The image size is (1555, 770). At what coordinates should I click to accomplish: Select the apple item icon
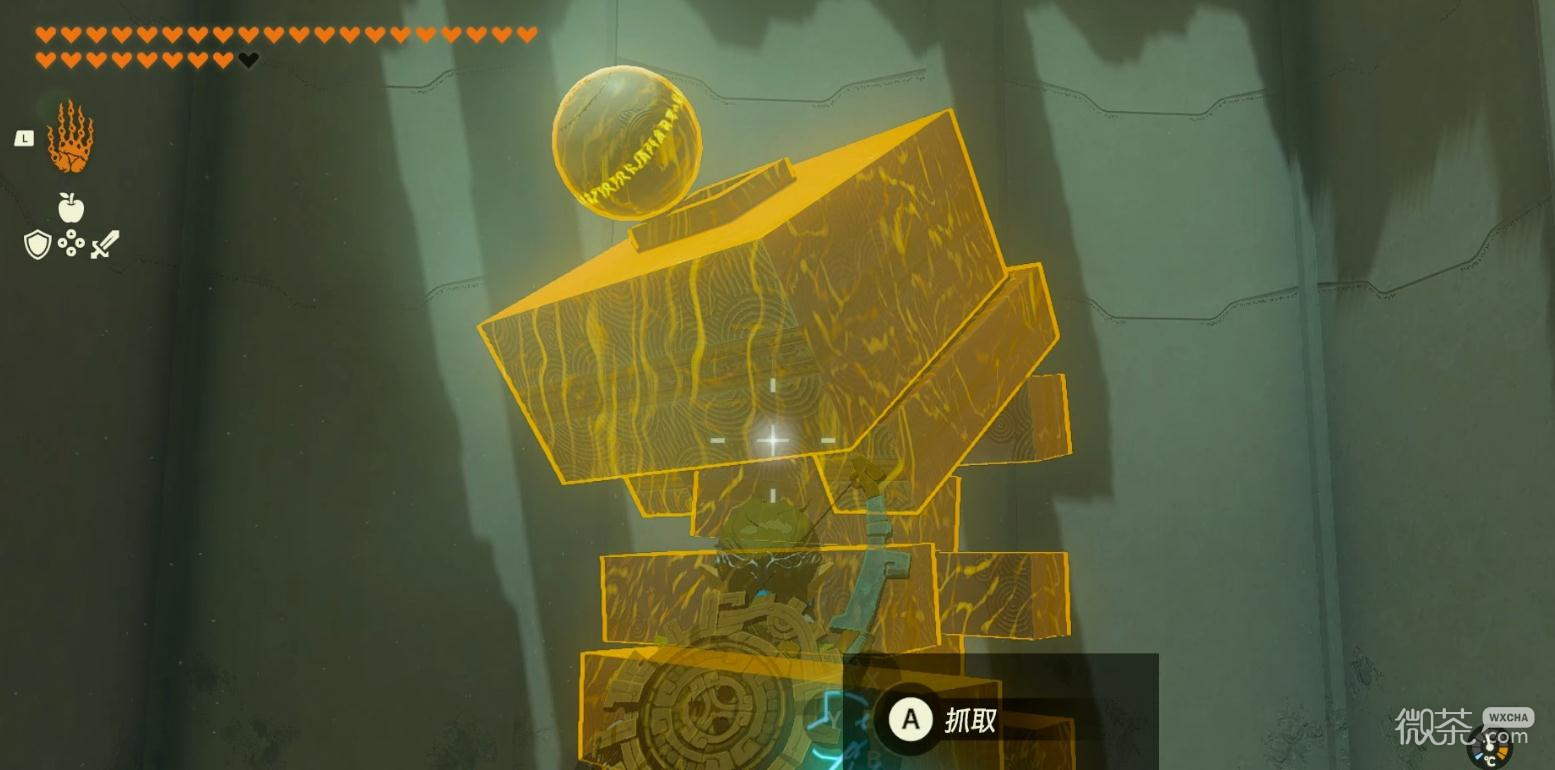(x=70, y=207)
